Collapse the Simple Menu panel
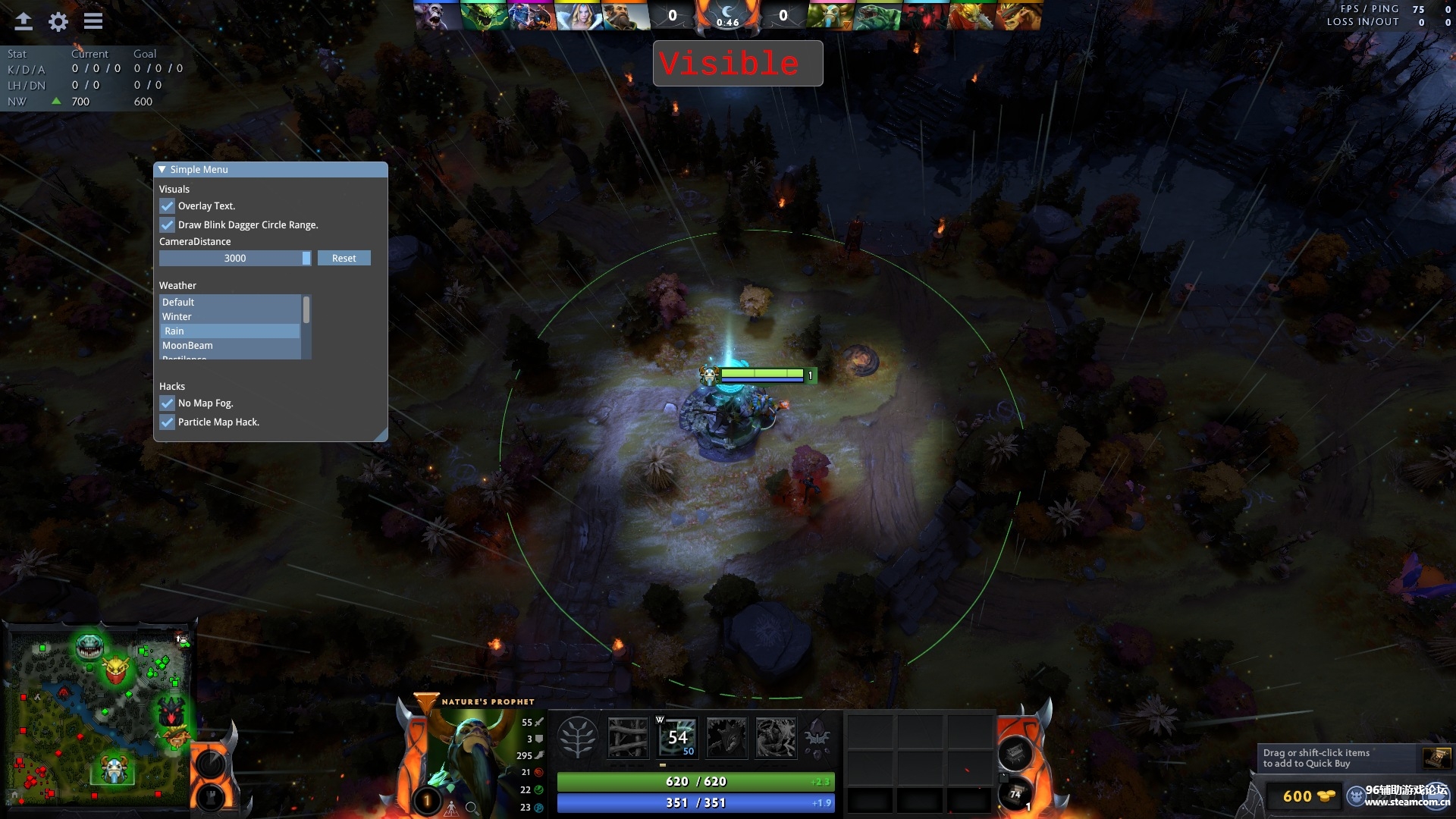This screenshot has height=819, width=1456. (161, 169)
